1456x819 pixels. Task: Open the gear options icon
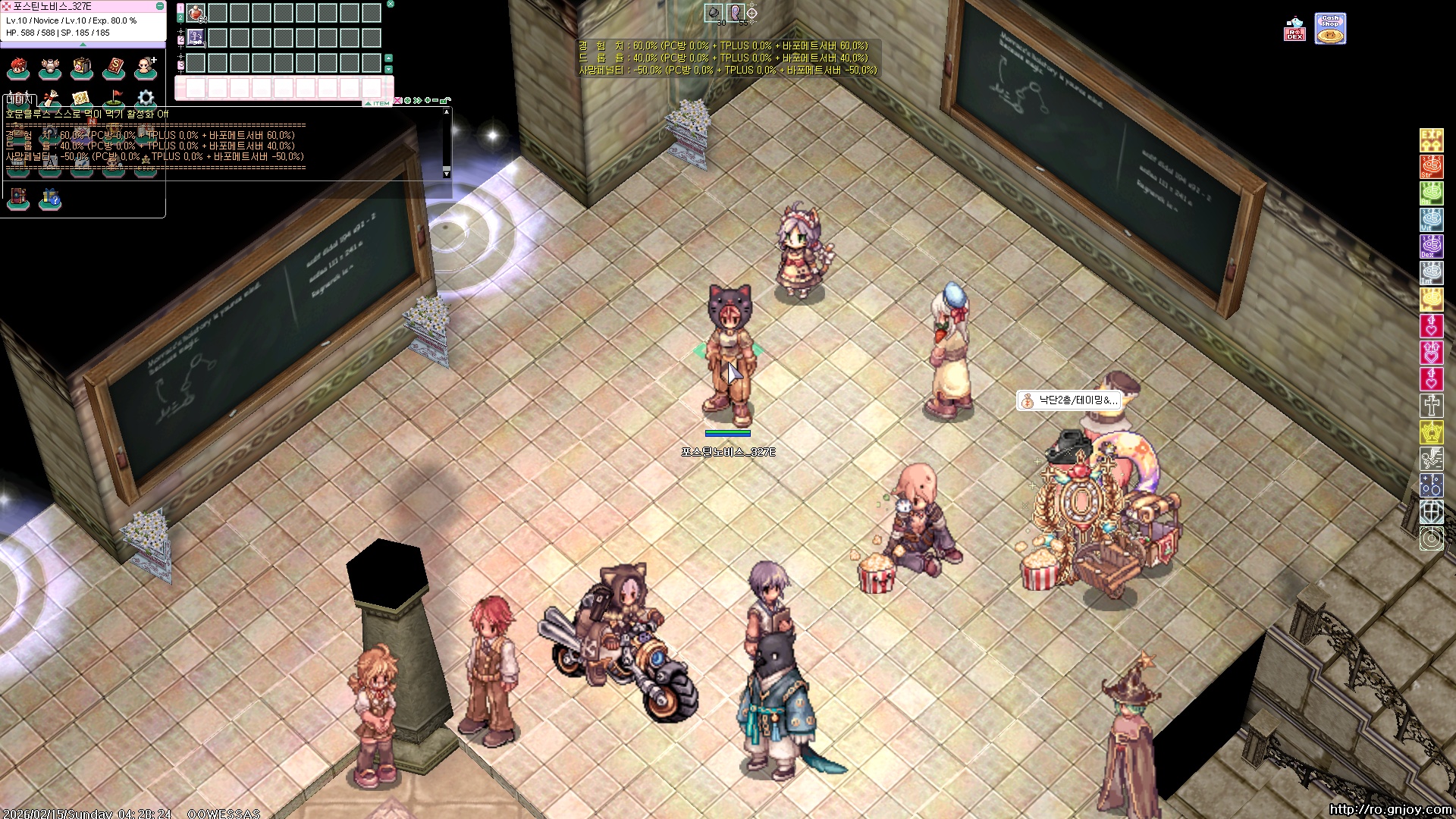click(146, 99)
